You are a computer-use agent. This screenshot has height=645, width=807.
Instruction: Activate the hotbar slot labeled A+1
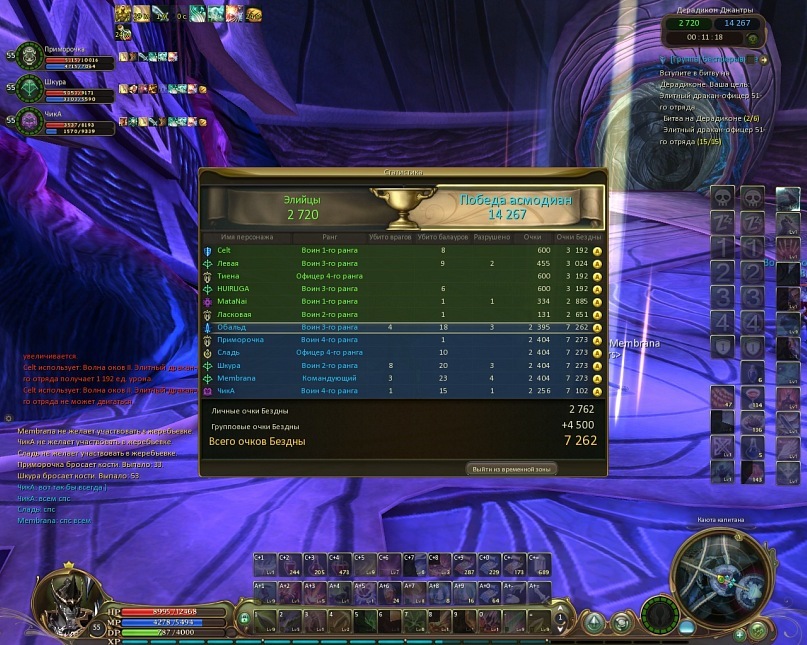[x=265, y=592]
